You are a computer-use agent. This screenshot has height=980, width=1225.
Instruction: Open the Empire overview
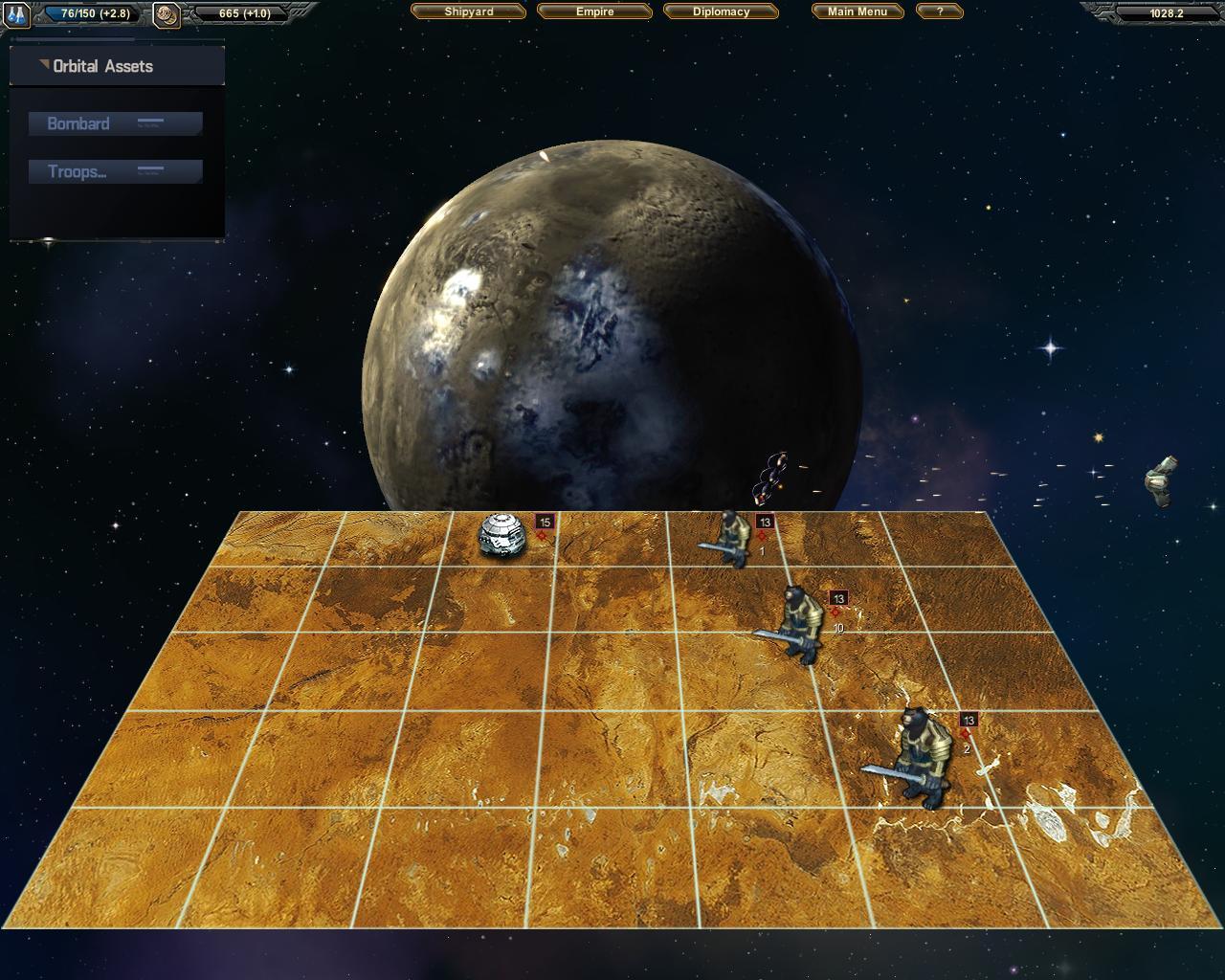tap(594, 11)
